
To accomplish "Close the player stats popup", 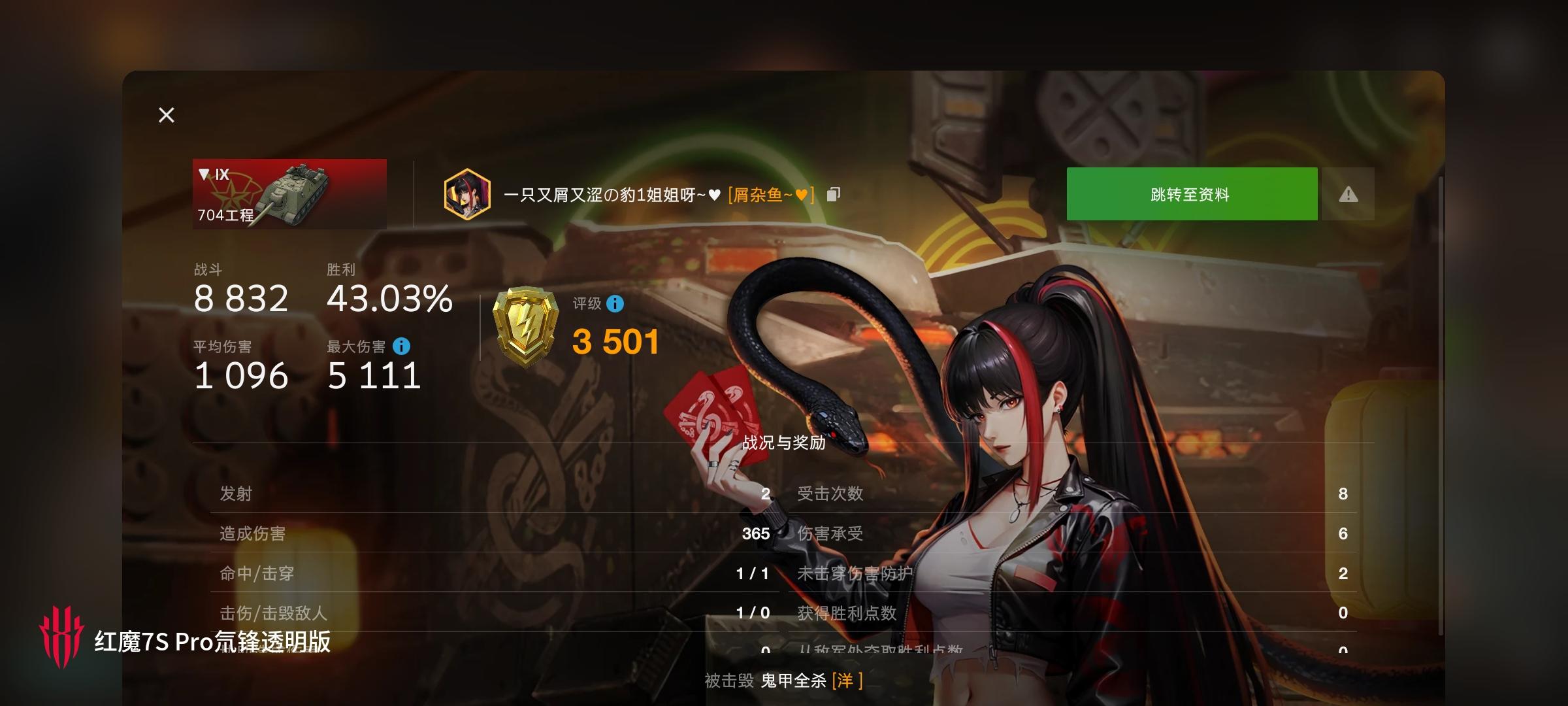I will click(x=166, y=115).
